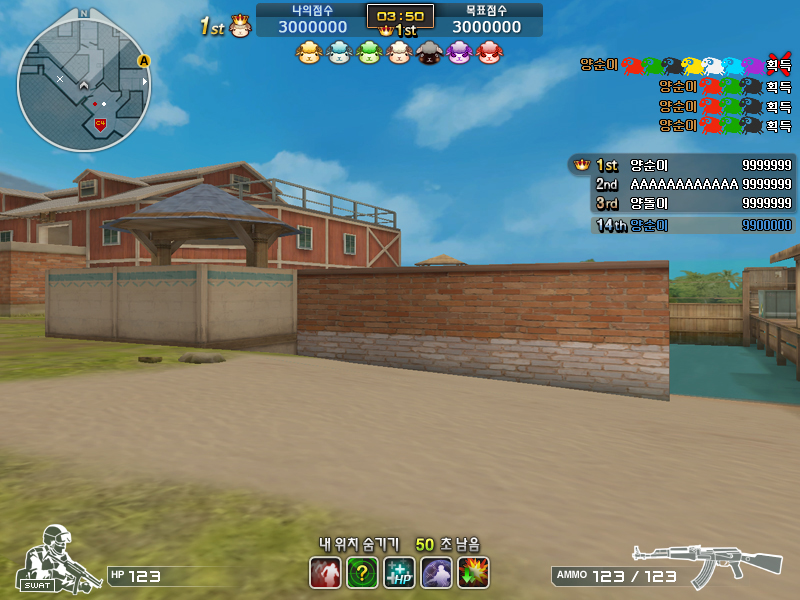Select the 14th place leaderboard row

pyautogui.click(x=682, y=225)
